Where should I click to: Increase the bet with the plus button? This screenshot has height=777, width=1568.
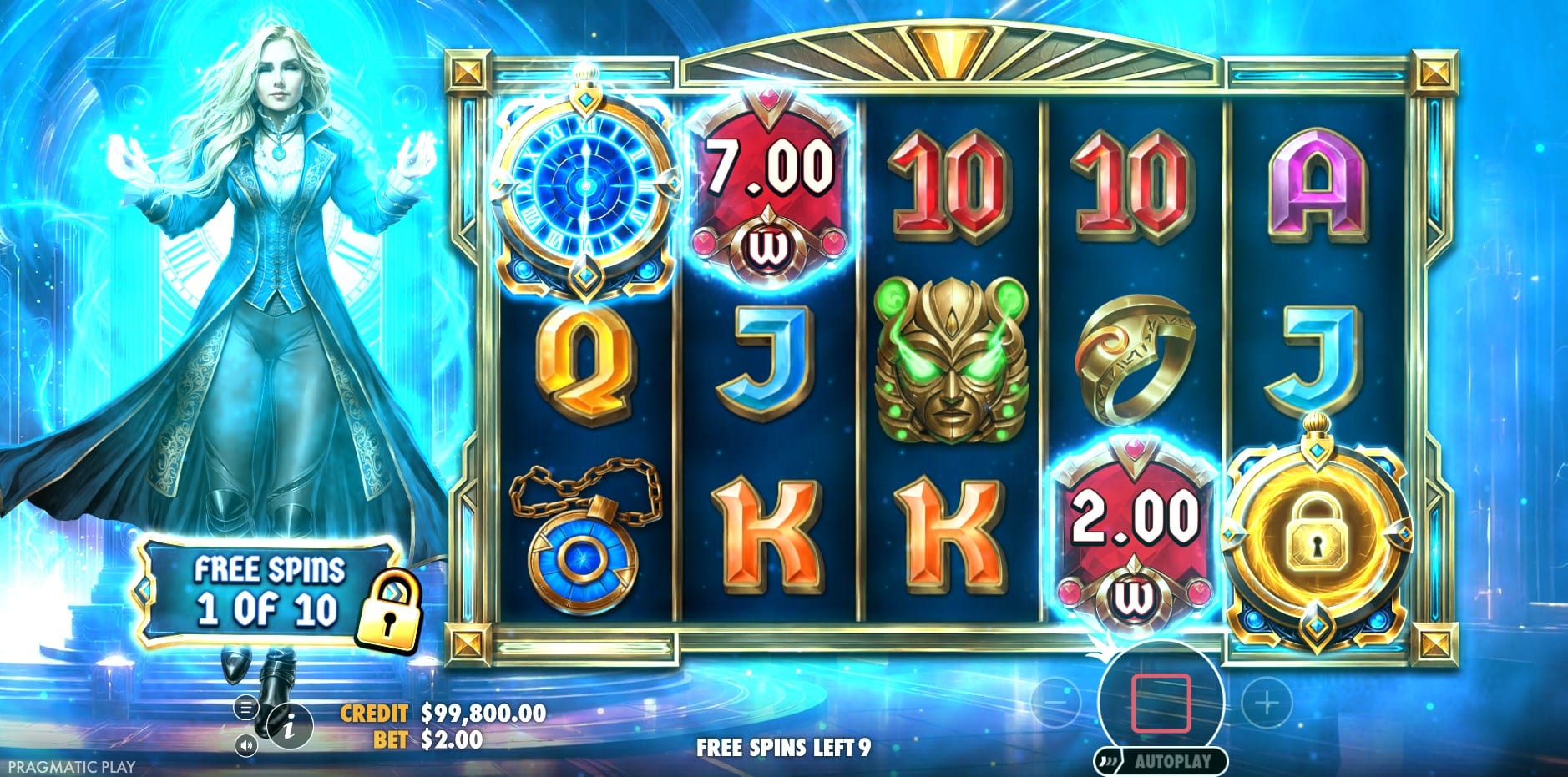point(1267,703)
